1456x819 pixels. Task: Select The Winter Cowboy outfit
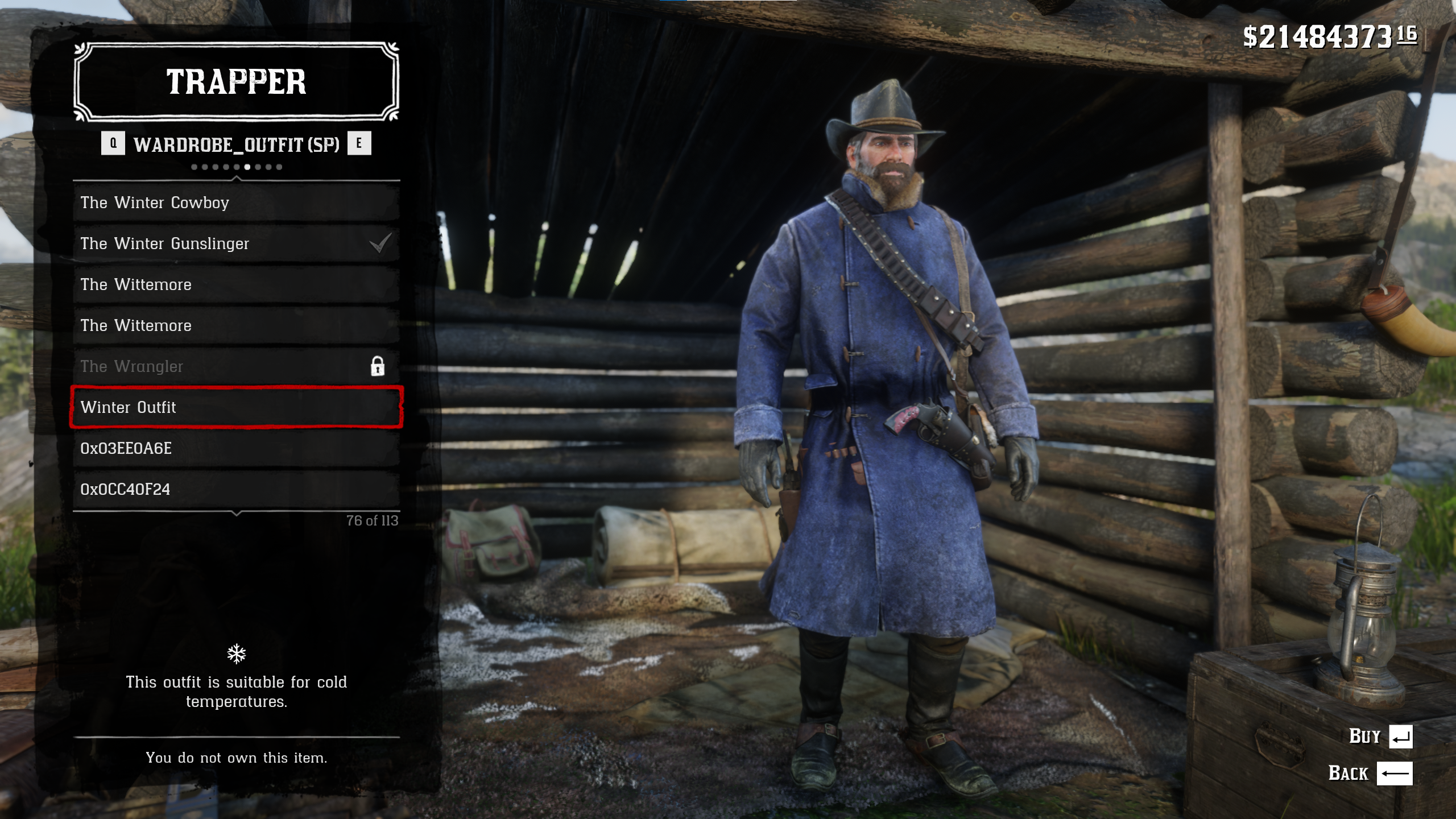pos(236,202)
